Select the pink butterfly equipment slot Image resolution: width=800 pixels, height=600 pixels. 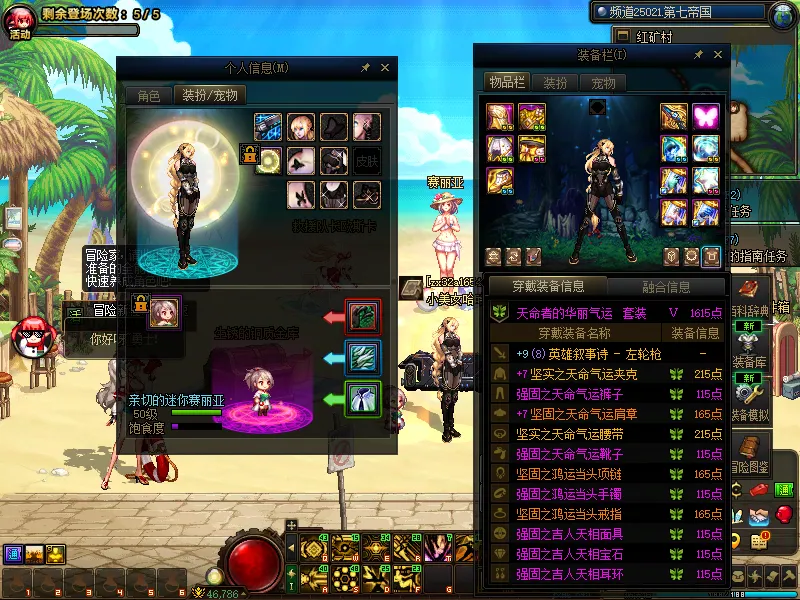(x=706, y=116)
